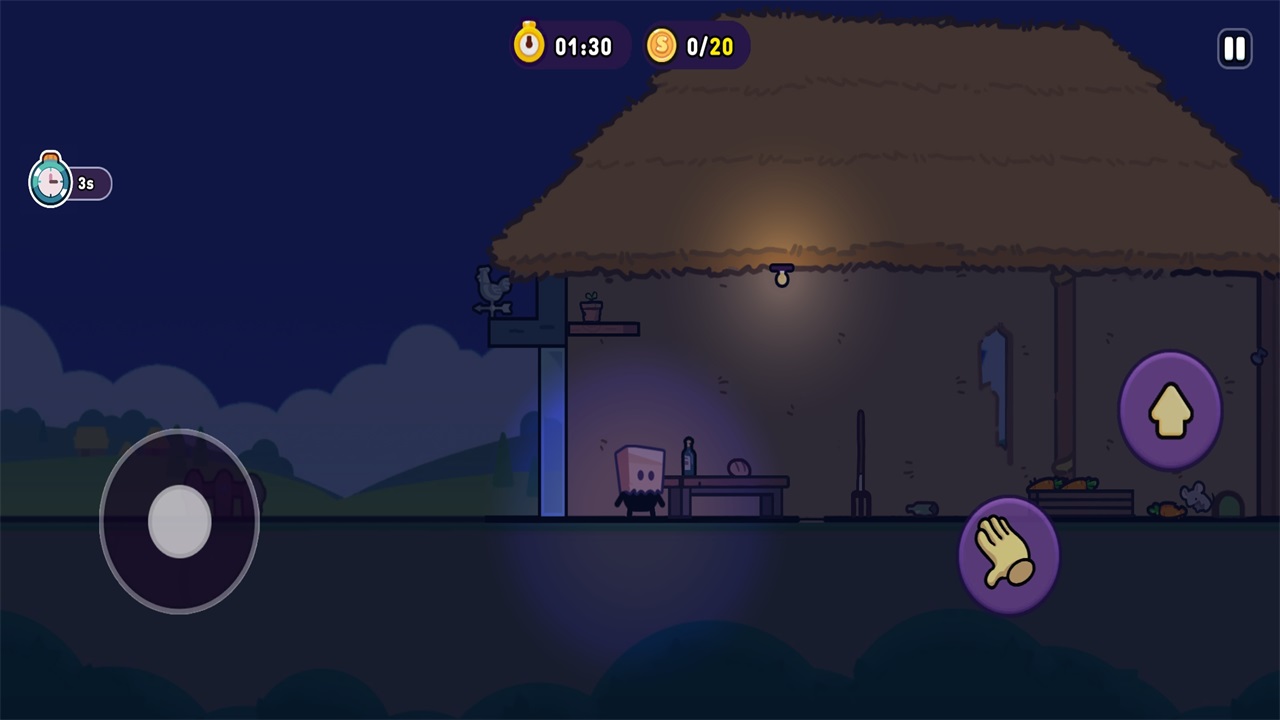Tap the purple jump arrow button

[x=1170, y=410]
